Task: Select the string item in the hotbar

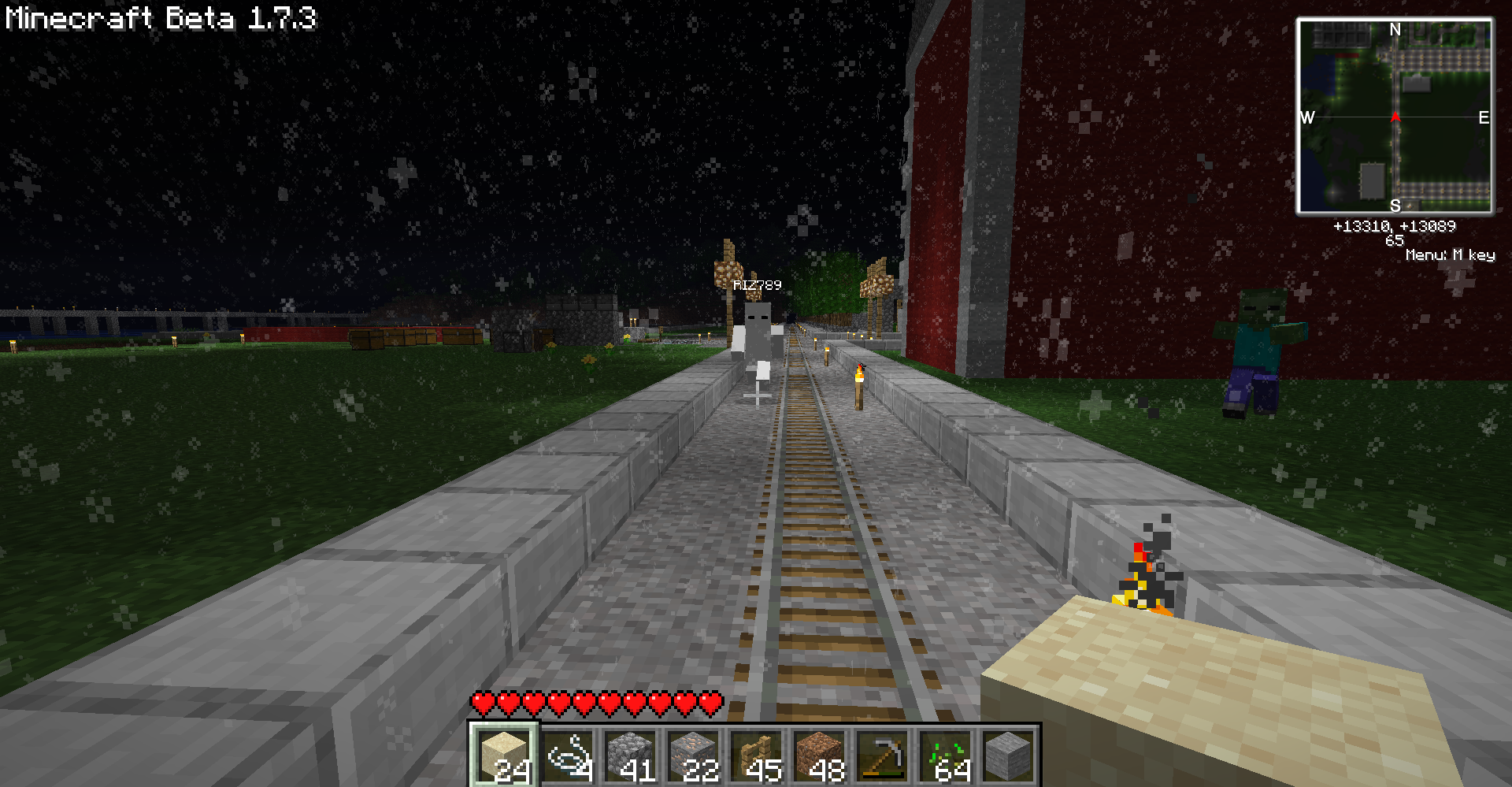Action: [568, 755]
